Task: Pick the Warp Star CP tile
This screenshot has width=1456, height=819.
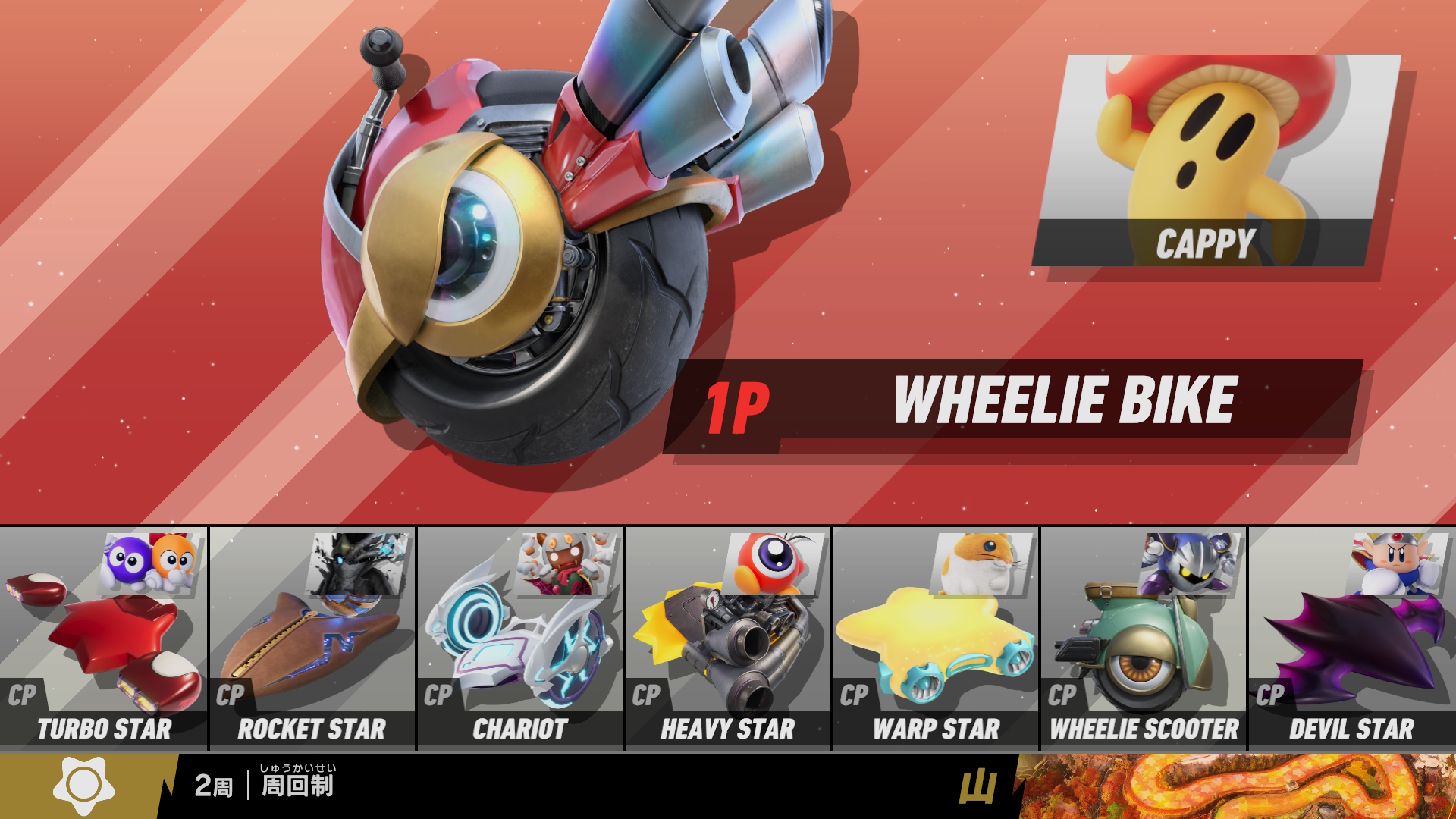Action: (936, 639)
